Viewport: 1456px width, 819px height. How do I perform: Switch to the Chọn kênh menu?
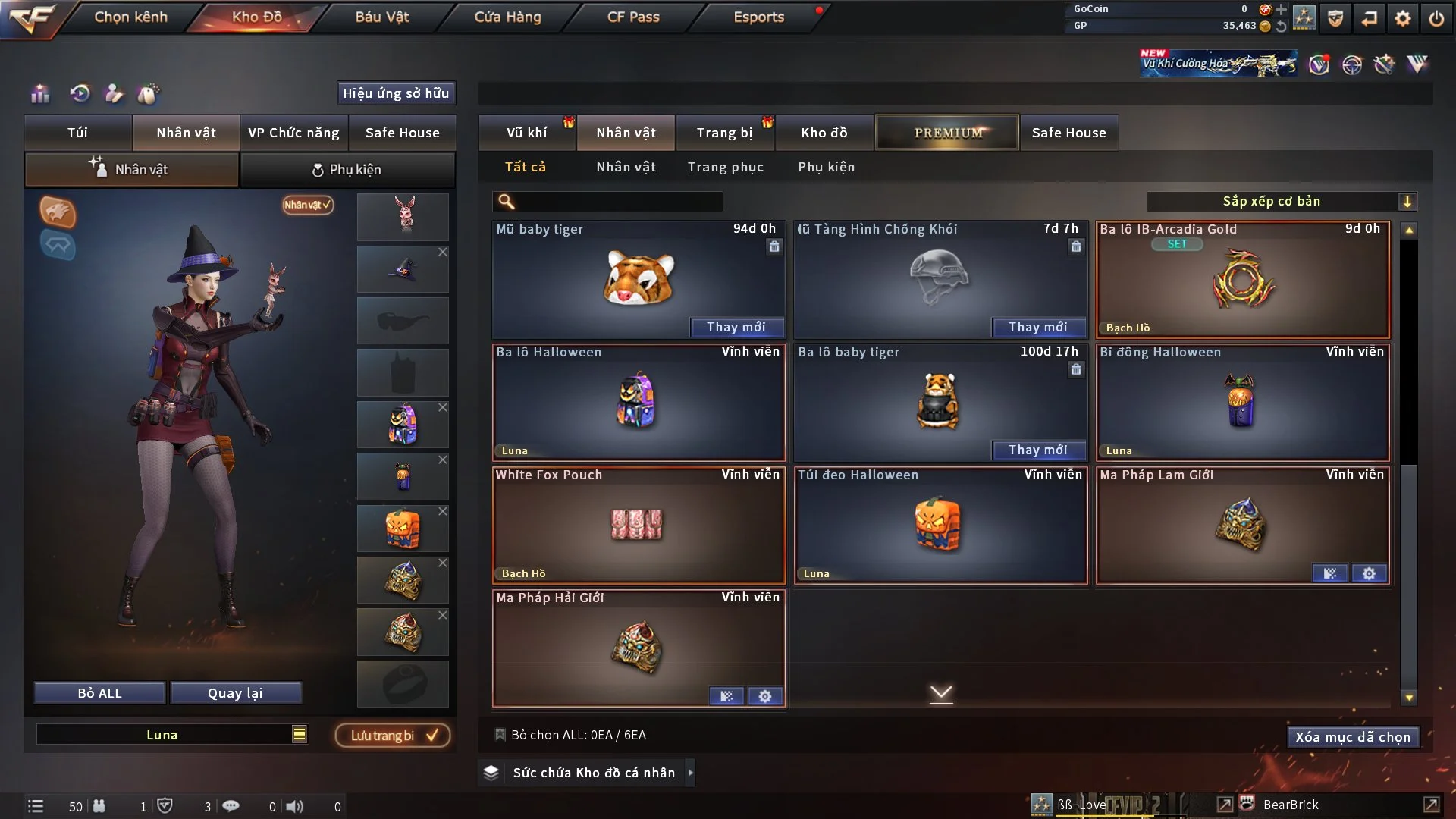(130, 17)
